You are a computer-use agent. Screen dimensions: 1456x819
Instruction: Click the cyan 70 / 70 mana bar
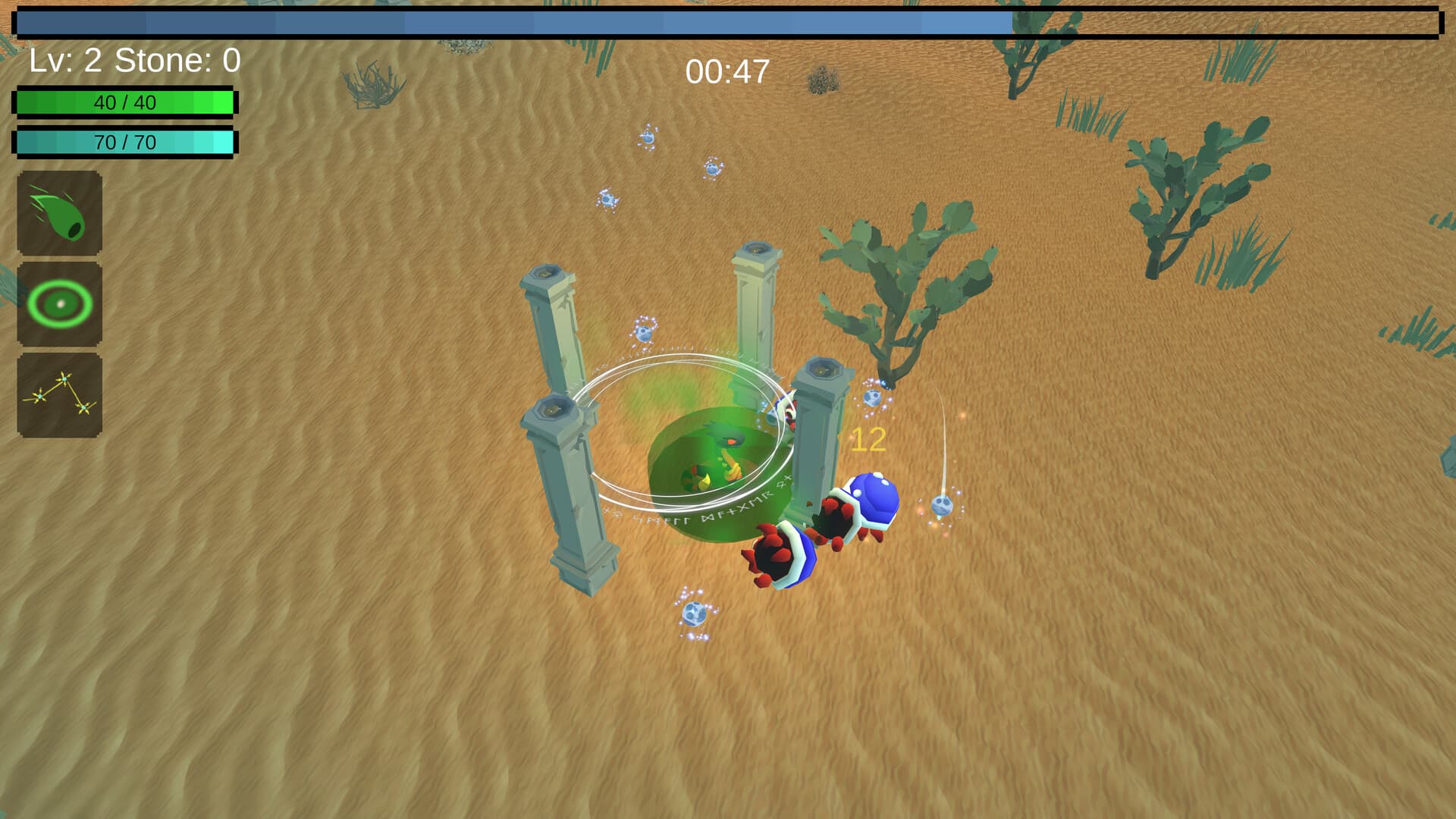click(125, 142)
